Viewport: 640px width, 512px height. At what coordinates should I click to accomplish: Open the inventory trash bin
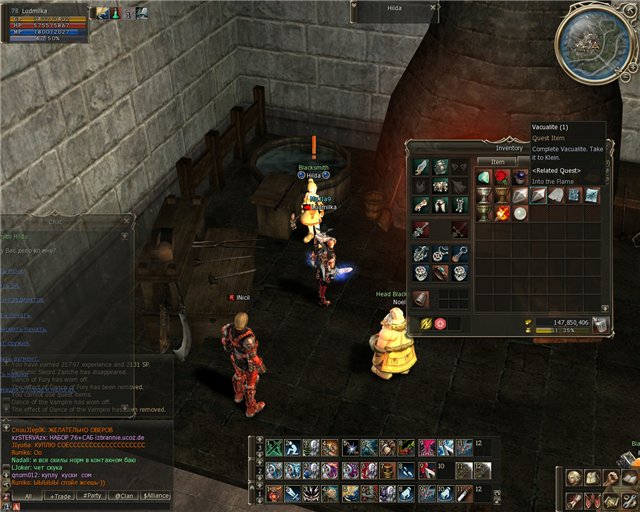[x=600, y=324]
